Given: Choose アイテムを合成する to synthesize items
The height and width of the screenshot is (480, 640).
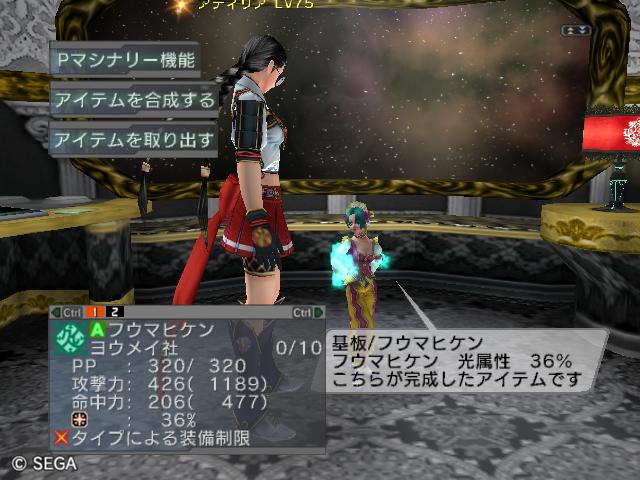Looking at the screenshot, I should 134,99.
